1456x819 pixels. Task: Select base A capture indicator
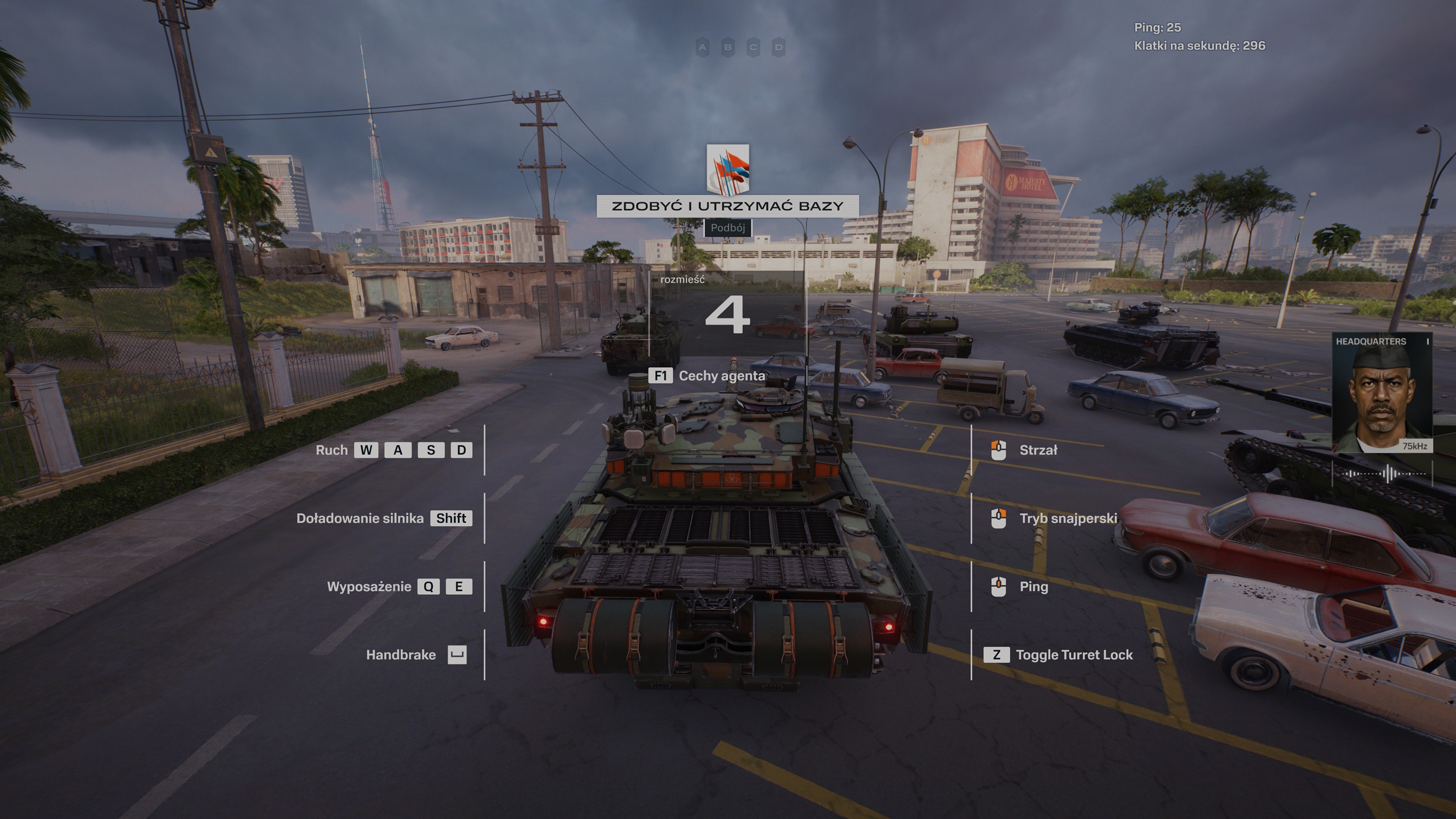pos(703,48)
